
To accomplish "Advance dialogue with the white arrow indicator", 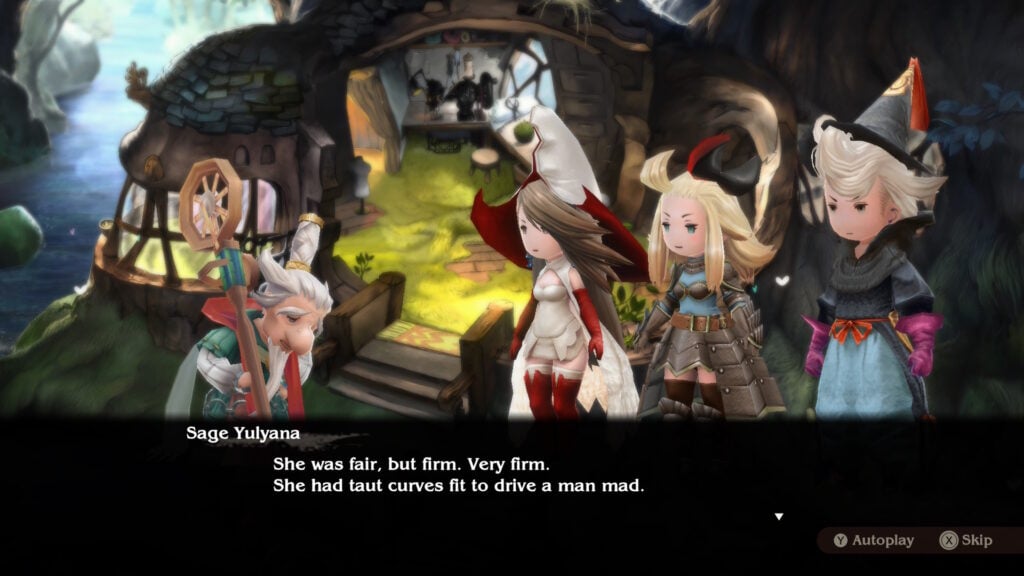I will (779, 516).
